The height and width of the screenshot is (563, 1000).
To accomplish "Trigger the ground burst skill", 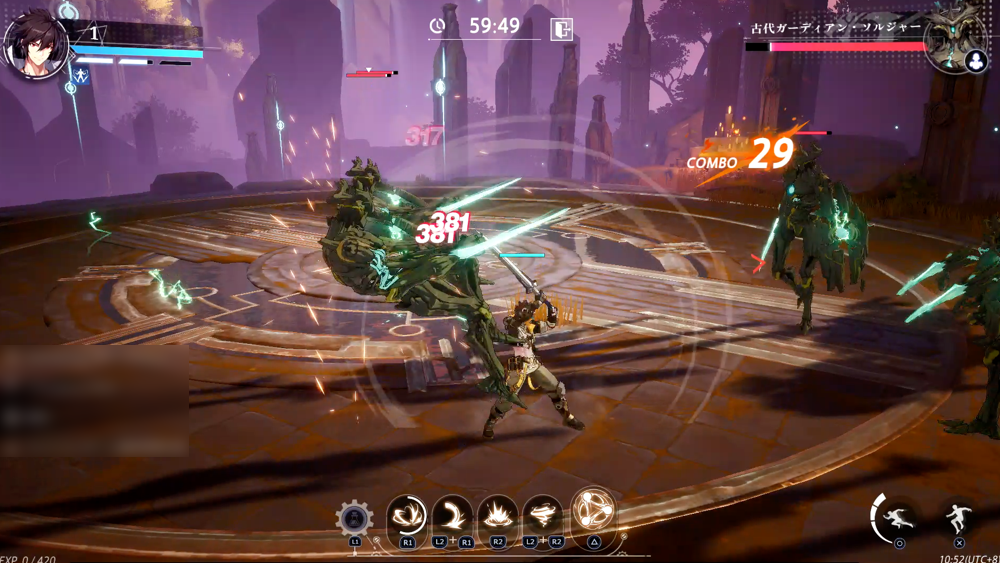I will [x=498, y=516].
